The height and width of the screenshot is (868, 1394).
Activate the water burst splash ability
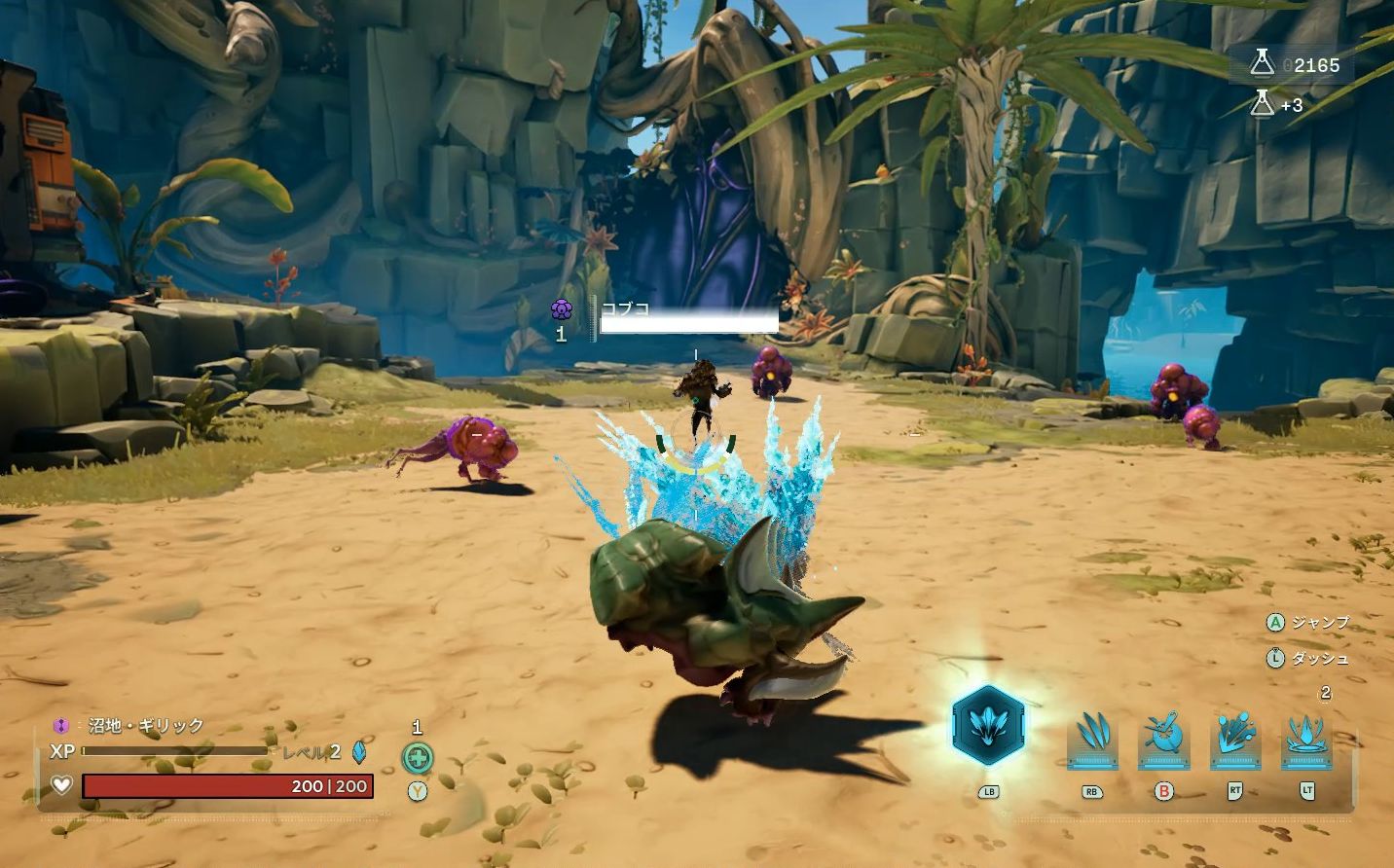[x=1234, y=738]
